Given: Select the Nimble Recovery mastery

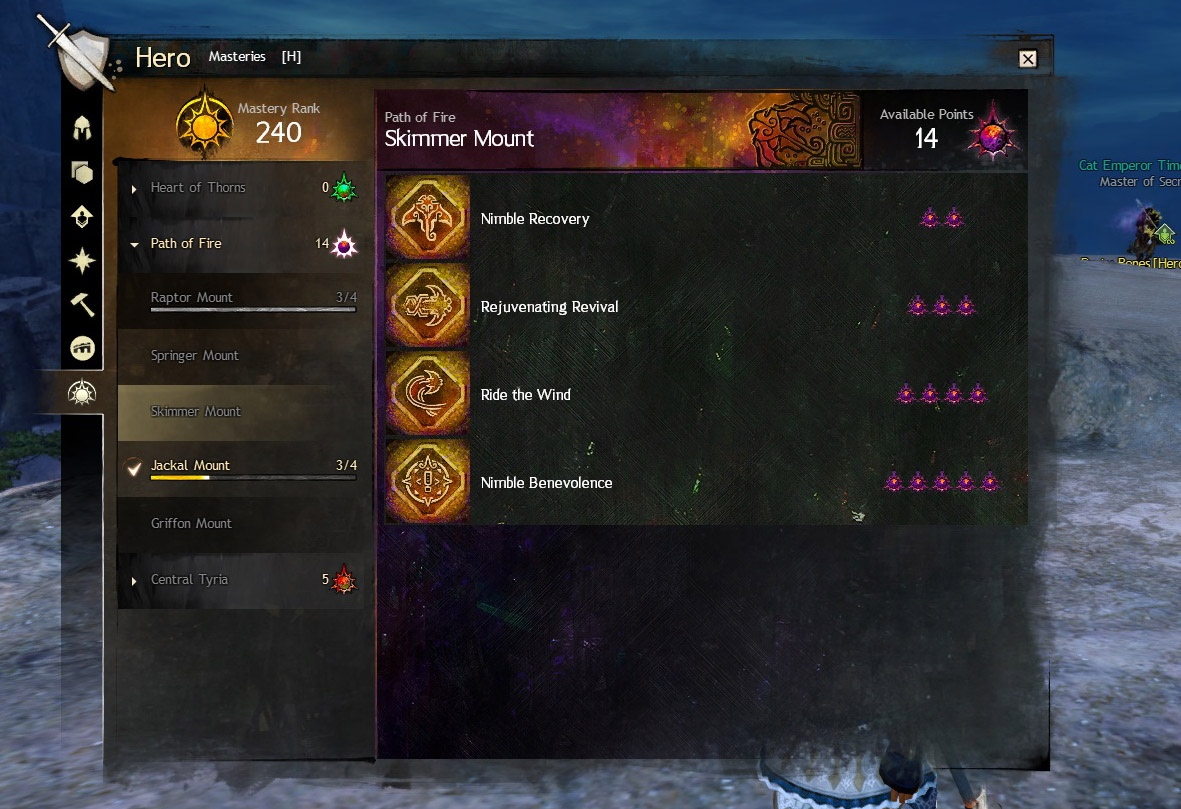Looking at the screenshot, I should pos(535,219).
